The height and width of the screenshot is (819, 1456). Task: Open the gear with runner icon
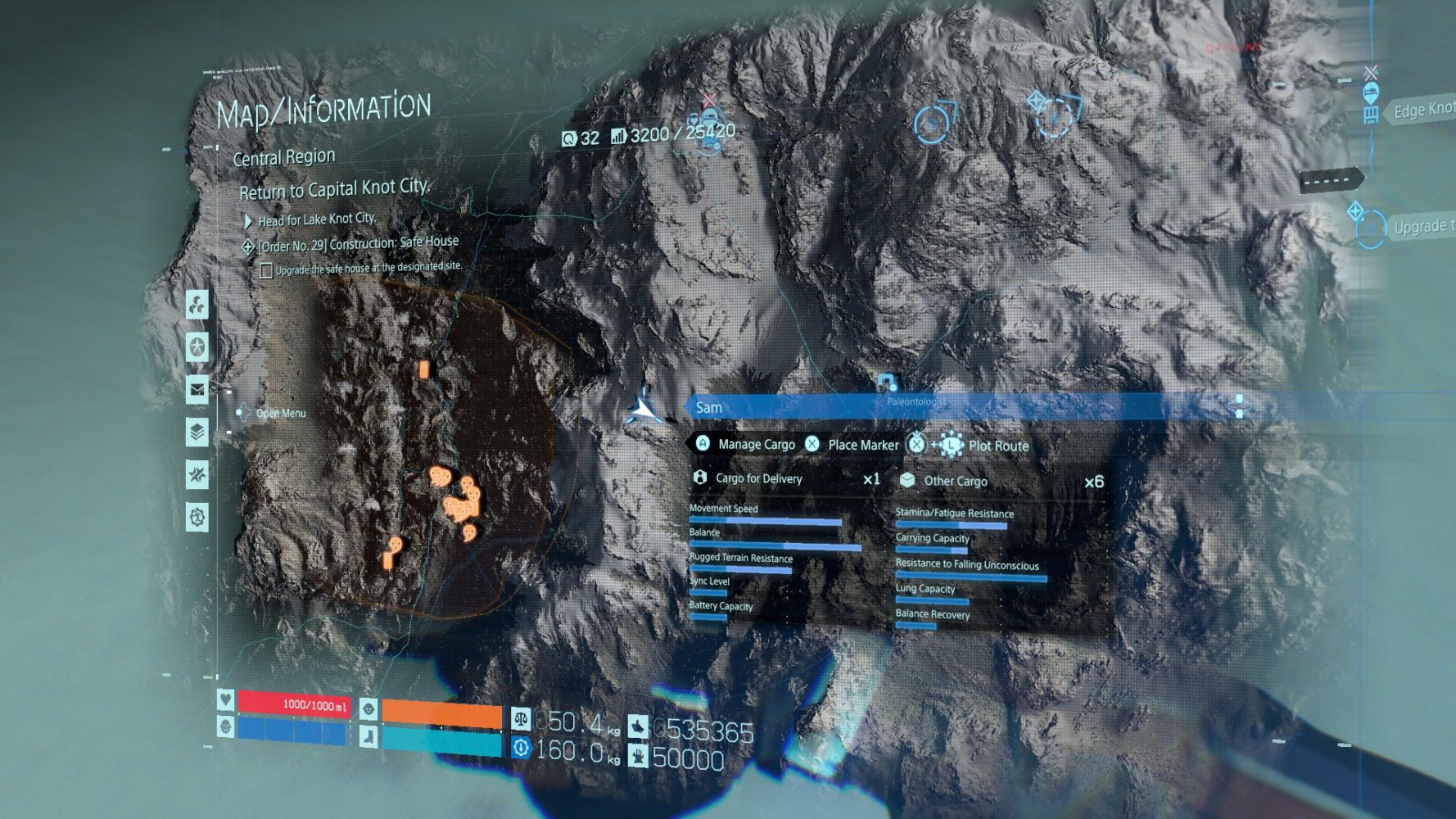pos(197,518)
